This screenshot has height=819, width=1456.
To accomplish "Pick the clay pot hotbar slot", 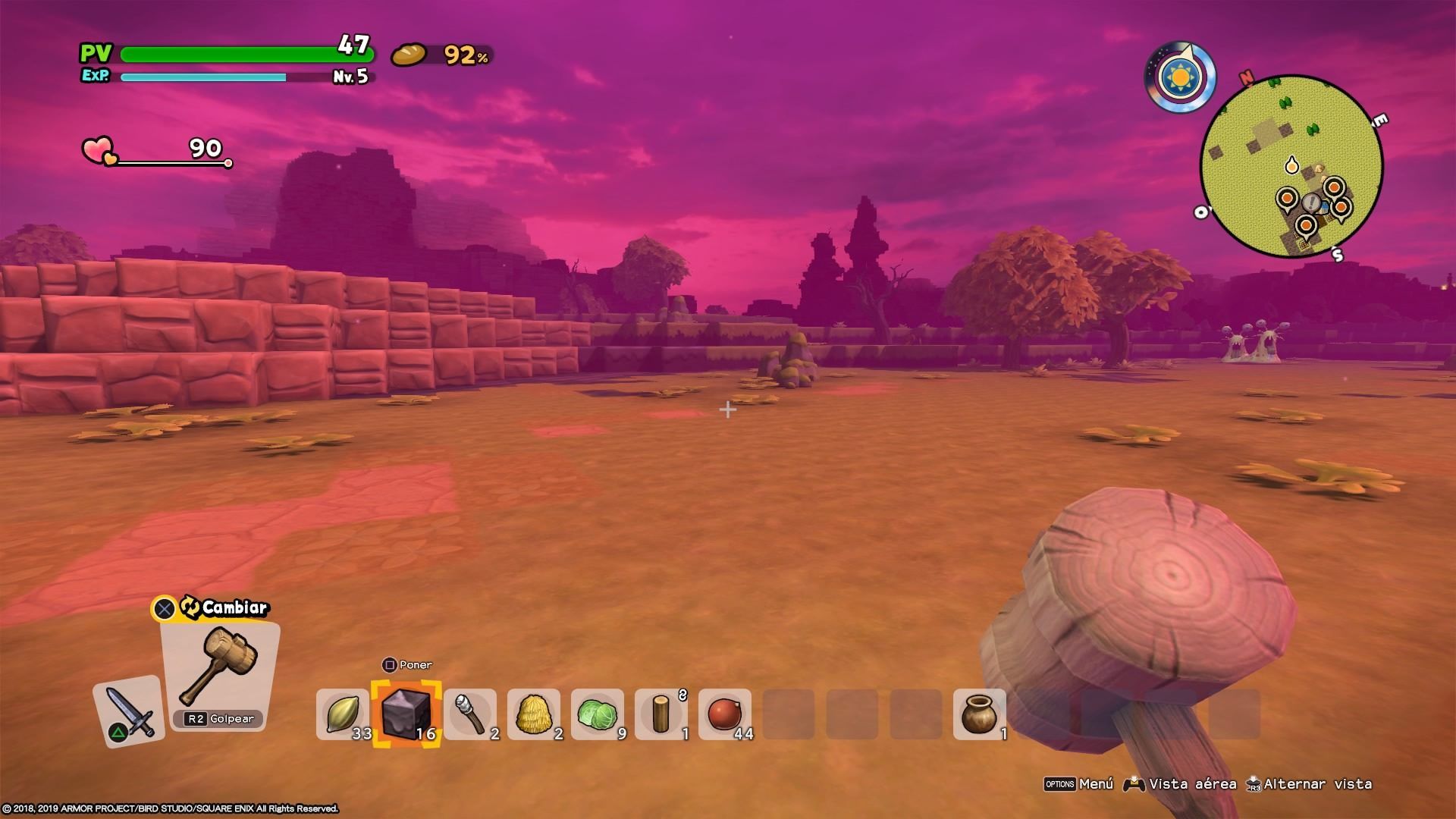I will 979,714.
